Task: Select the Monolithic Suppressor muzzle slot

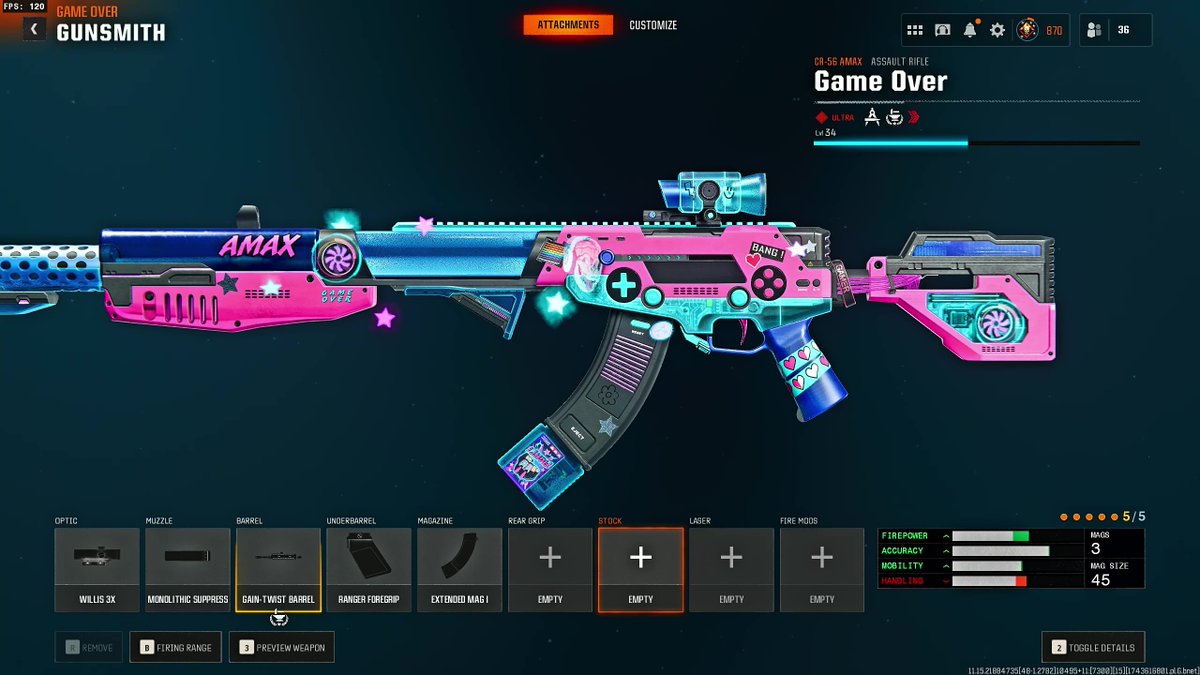Action: pos(188,569)
